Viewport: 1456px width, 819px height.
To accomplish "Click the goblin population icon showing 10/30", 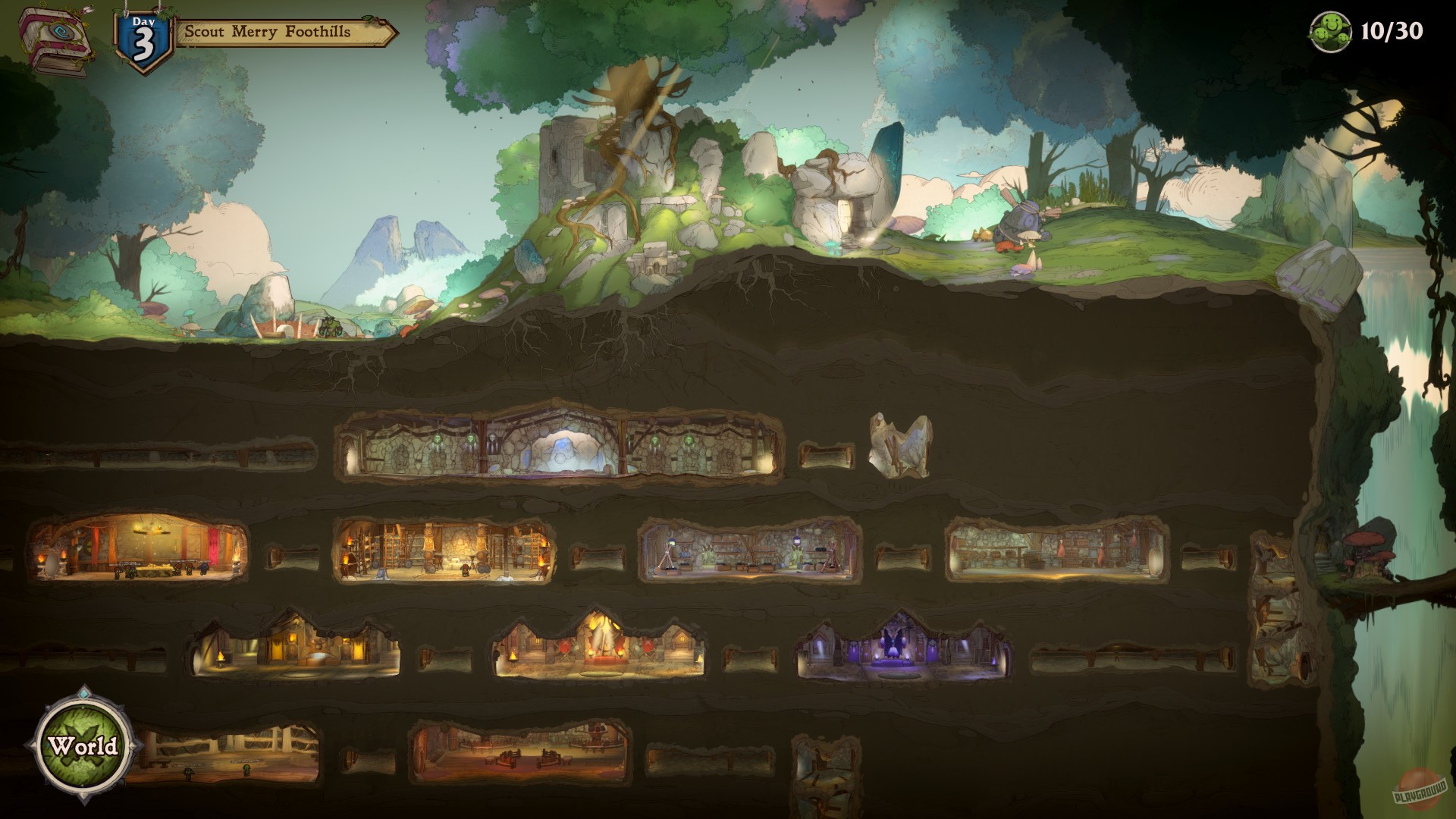I will point(1331,32).
